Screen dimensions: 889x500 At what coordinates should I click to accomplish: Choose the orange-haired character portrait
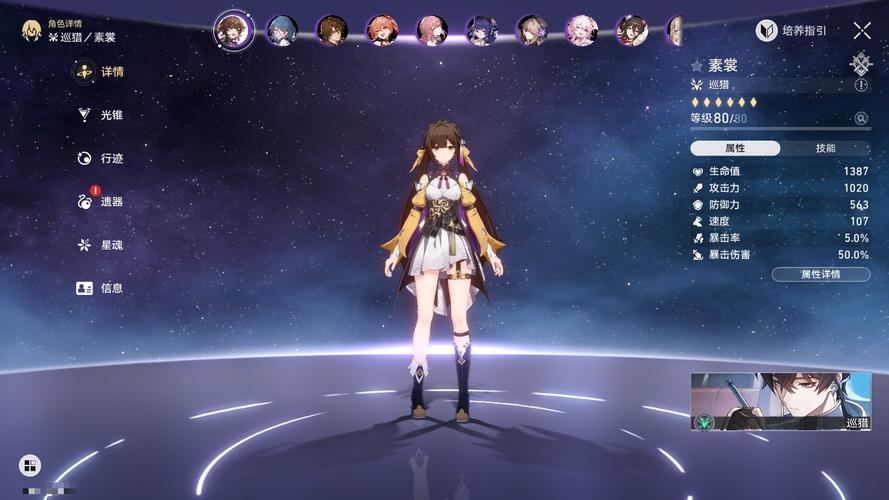(x=382, y=31)
